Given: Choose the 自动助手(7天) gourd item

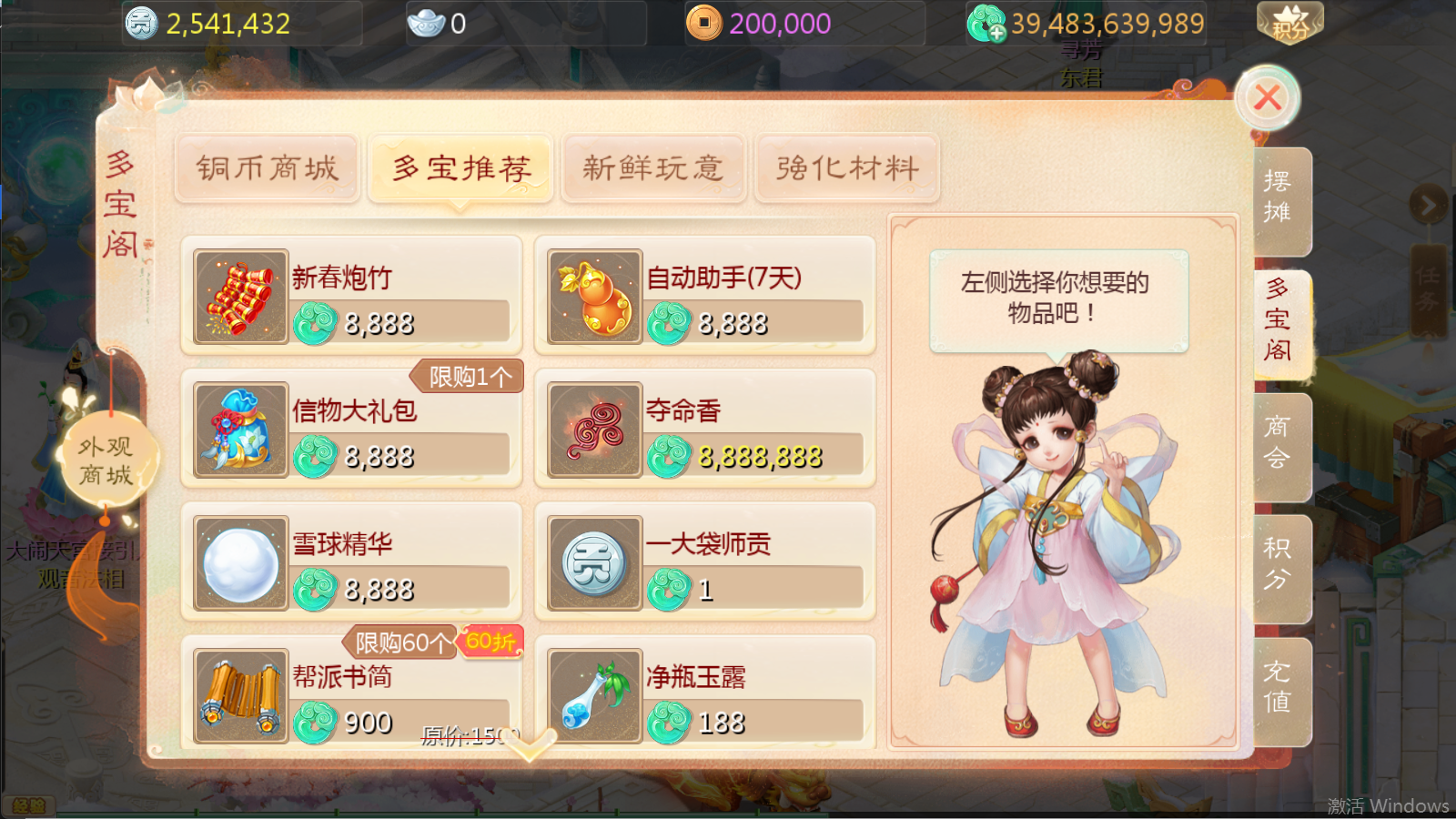Looking at the screenshot, I should (705, 296).
